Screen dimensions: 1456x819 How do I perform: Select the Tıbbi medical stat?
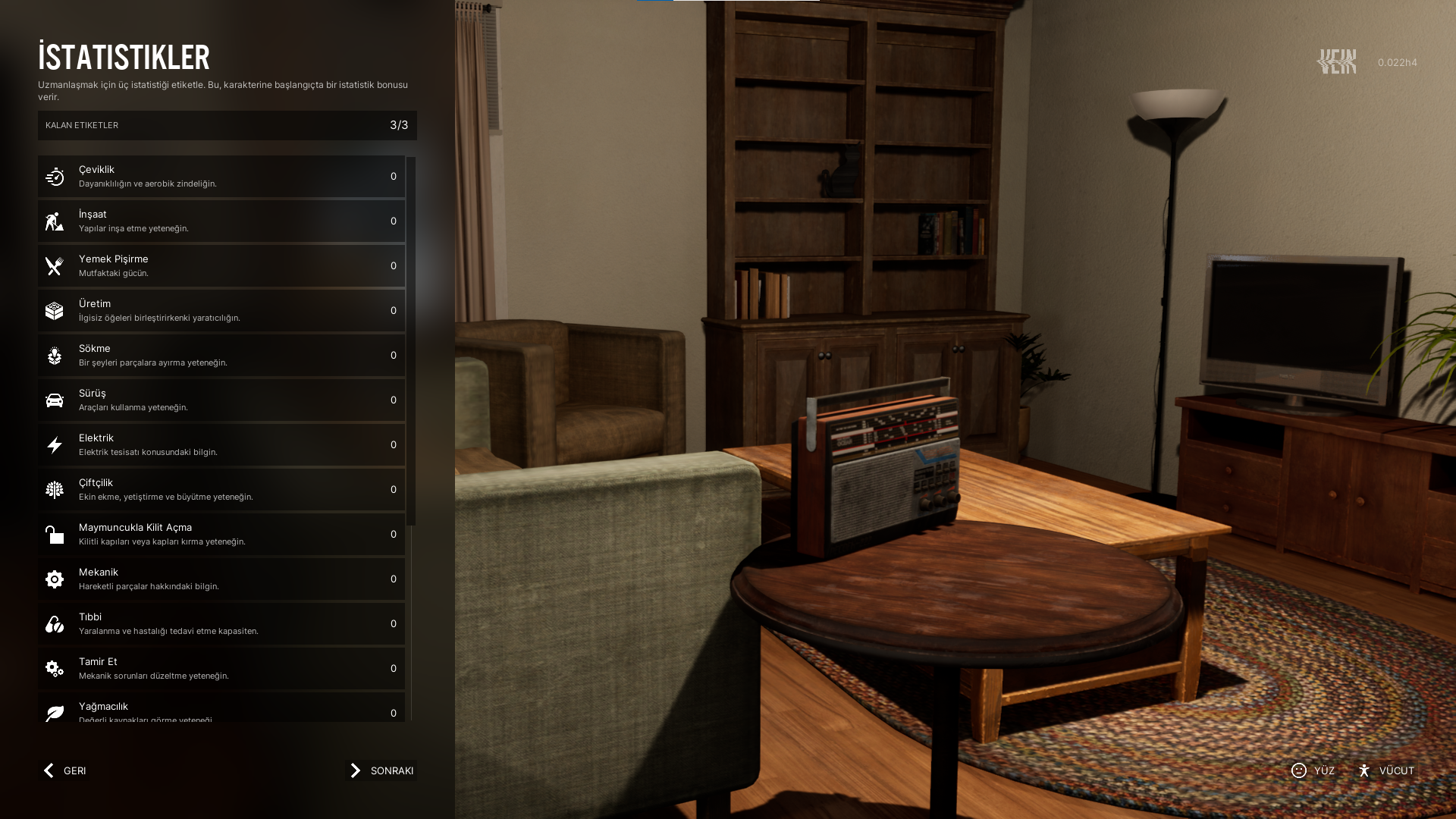[x=221, y=624]
